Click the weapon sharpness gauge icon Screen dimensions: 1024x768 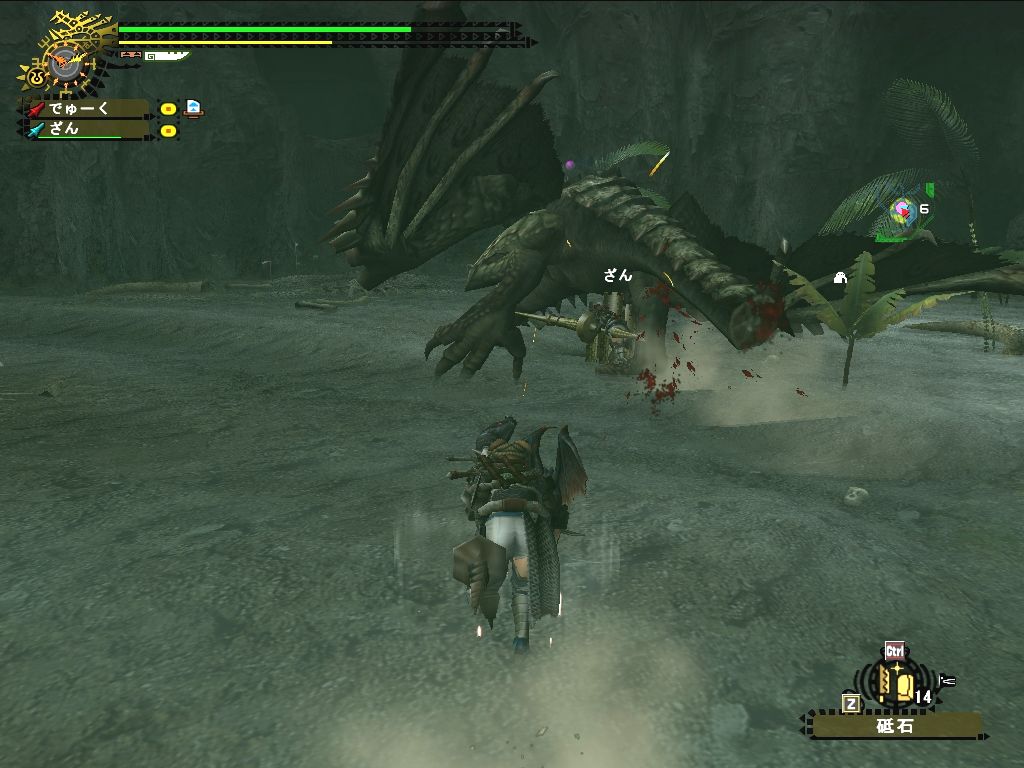tap(166, 56)
